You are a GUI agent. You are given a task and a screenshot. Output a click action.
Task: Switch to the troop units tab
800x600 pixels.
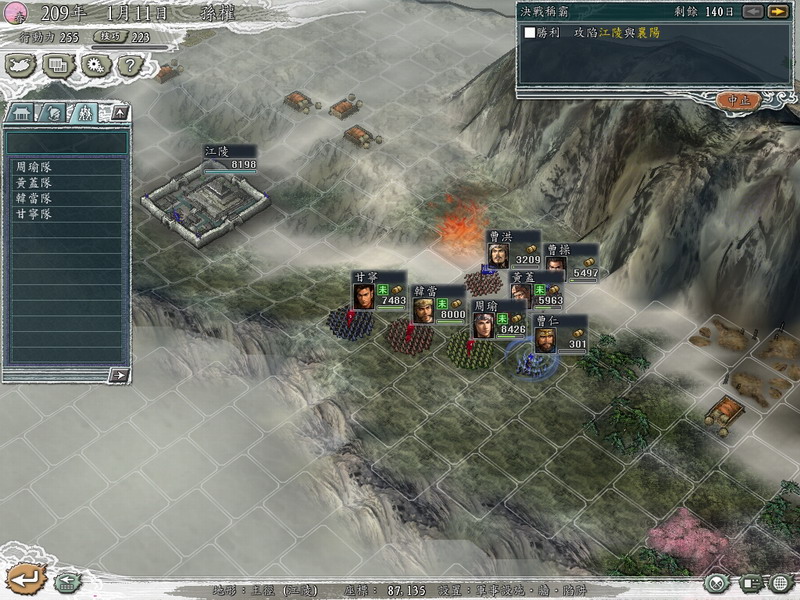[86, 113]
